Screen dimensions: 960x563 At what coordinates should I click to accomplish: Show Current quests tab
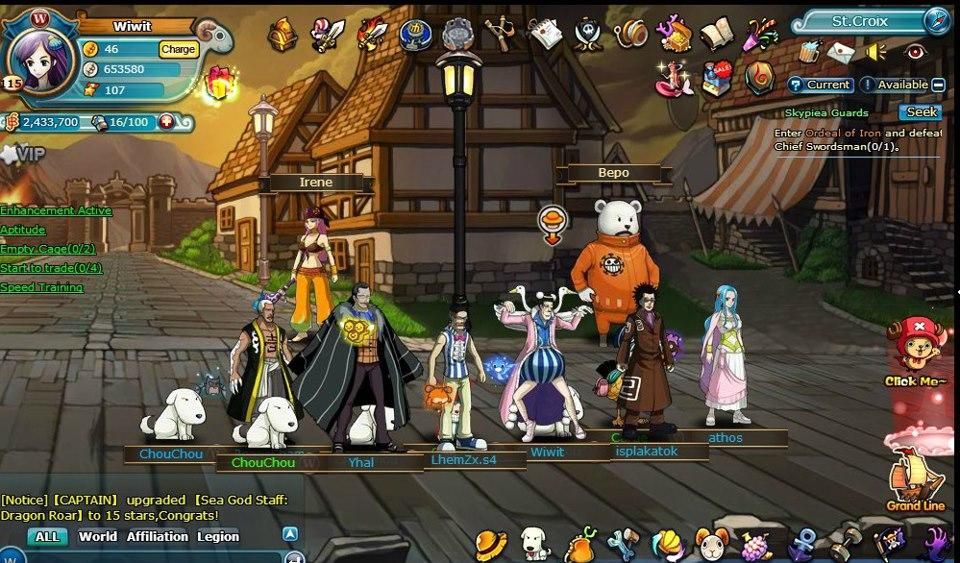(821, 85)
